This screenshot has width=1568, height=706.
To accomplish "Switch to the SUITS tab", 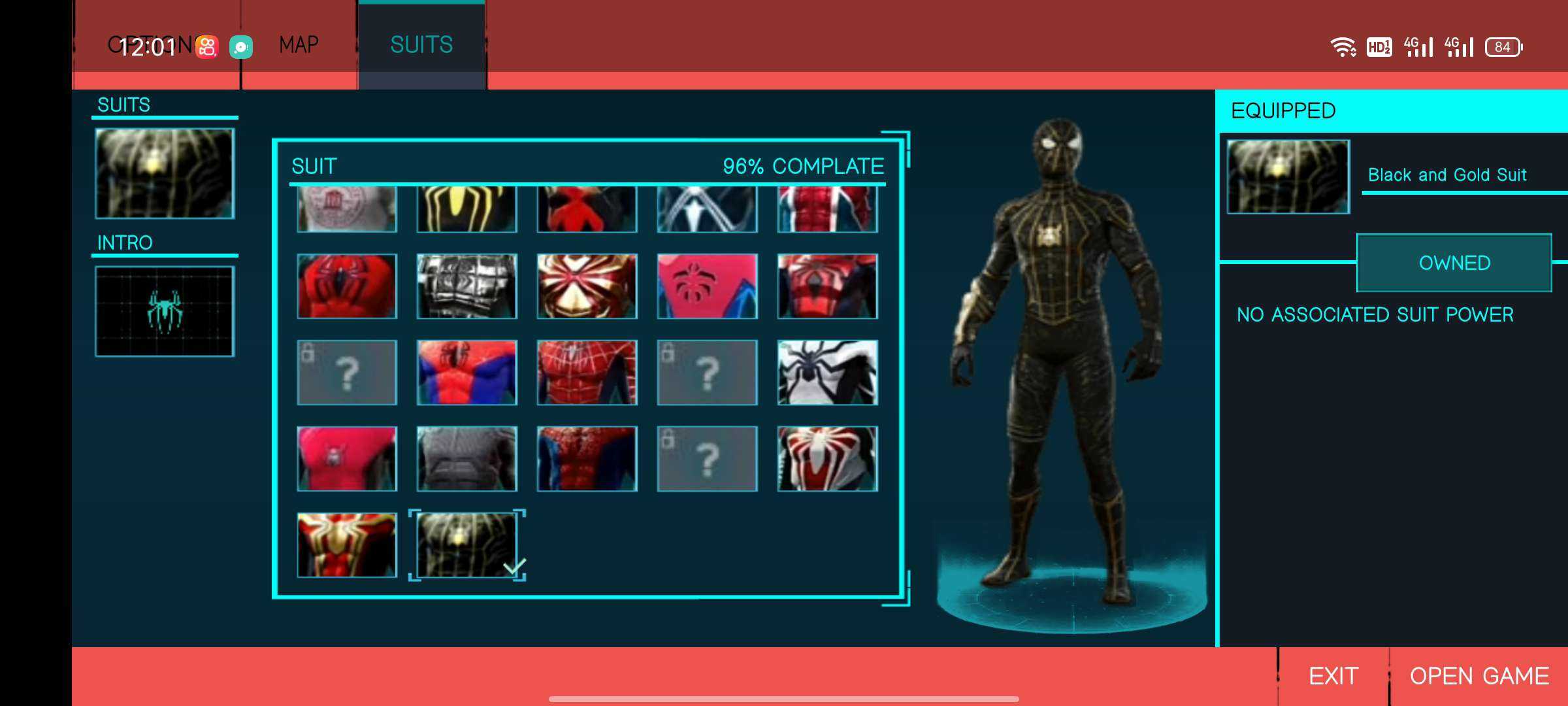I will pyautogui.click(x=421, y=44).
